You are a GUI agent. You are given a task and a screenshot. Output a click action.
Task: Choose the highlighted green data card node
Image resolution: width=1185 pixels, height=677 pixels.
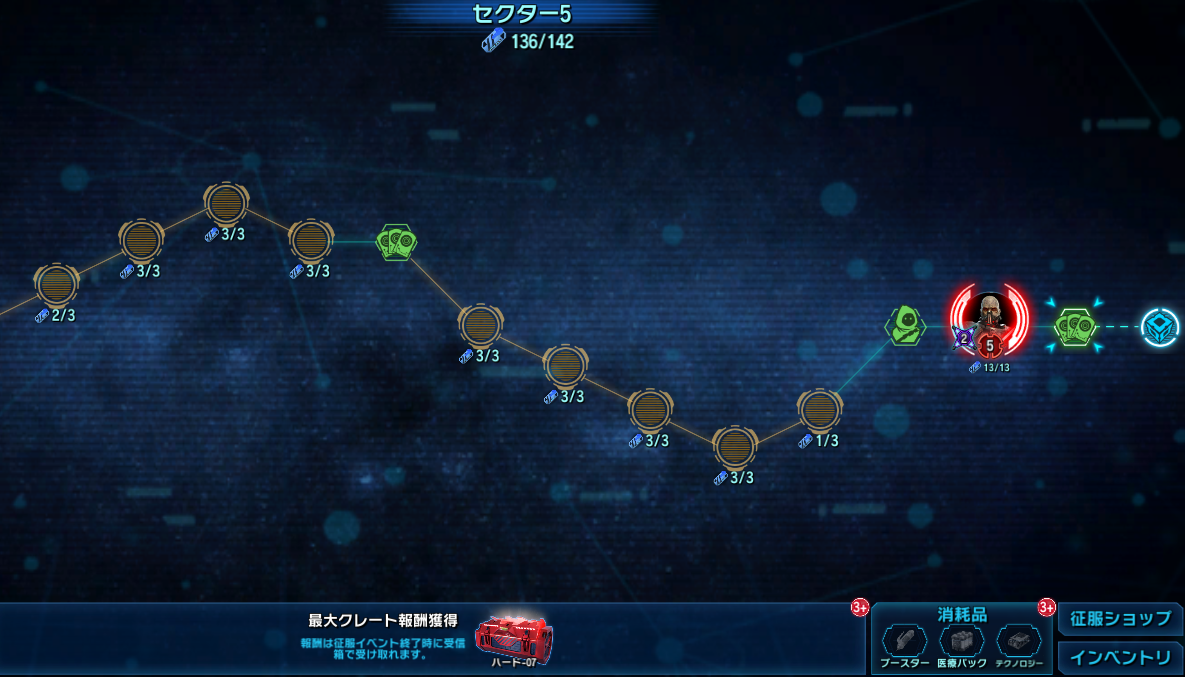click(1076, 326)
